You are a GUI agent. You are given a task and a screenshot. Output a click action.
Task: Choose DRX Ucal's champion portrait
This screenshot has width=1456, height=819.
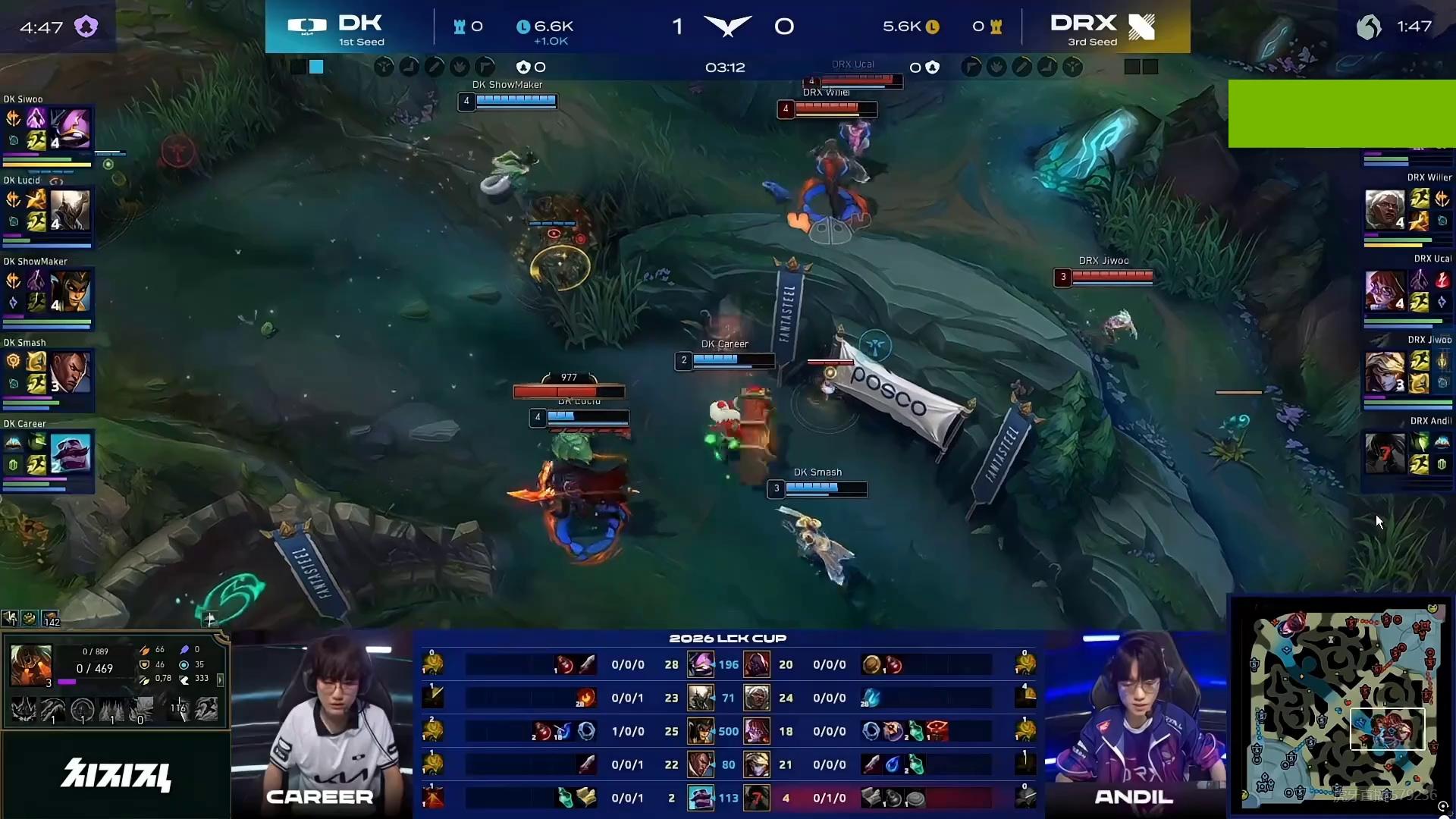[x=1384, y=291]
